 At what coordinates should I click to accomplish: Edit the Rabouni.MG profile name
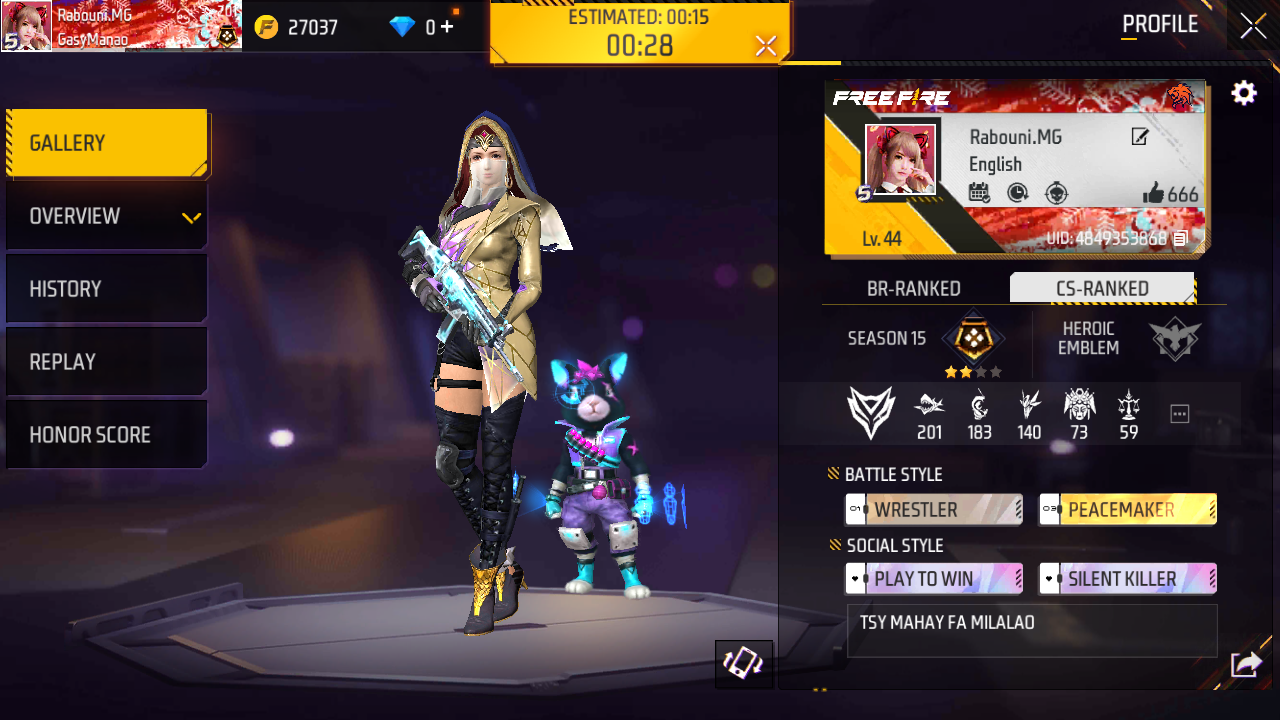click(x=1140, y=137)
